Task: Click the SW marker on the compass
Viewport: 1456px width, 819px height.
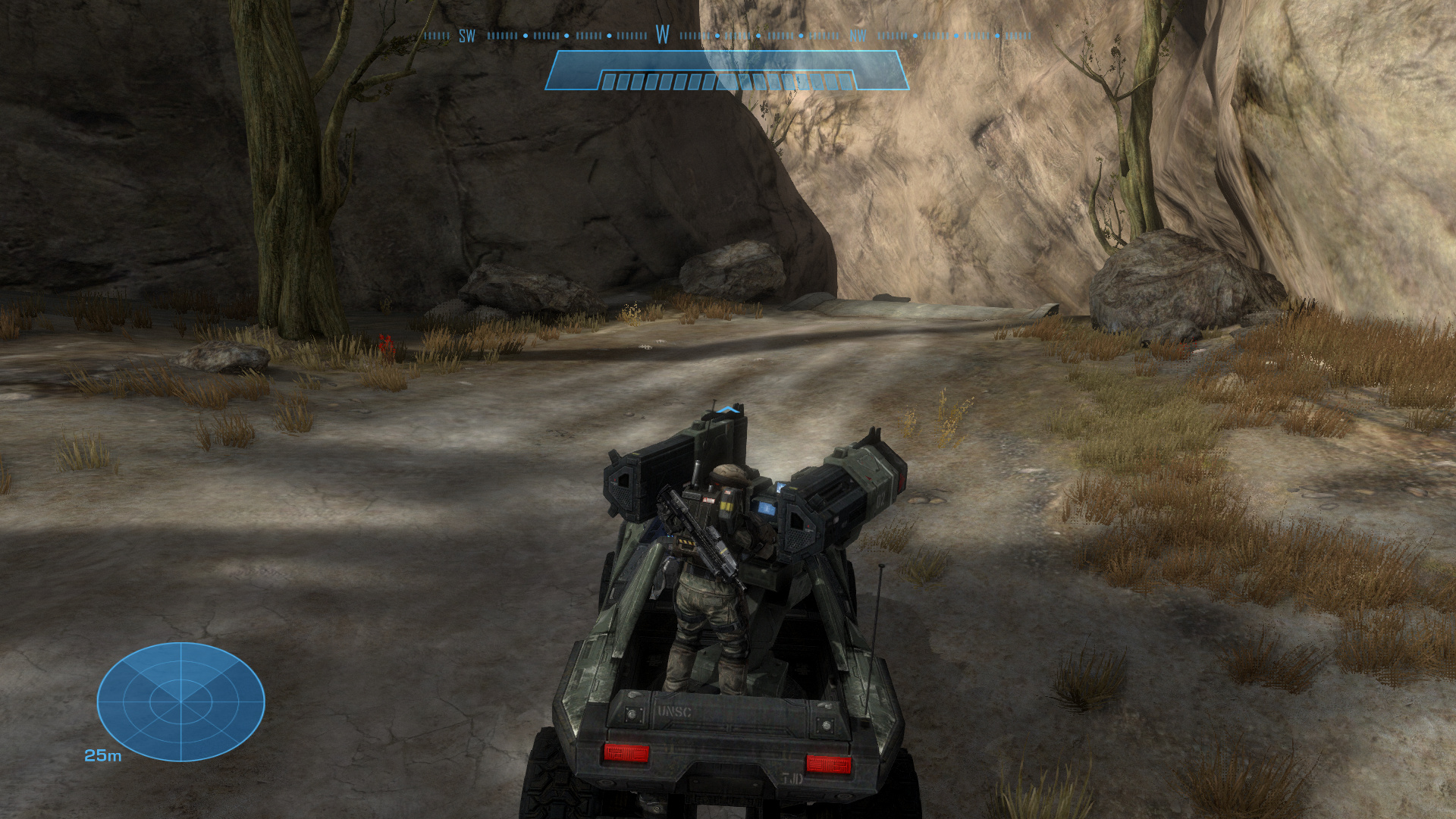Action: [467, 36]
